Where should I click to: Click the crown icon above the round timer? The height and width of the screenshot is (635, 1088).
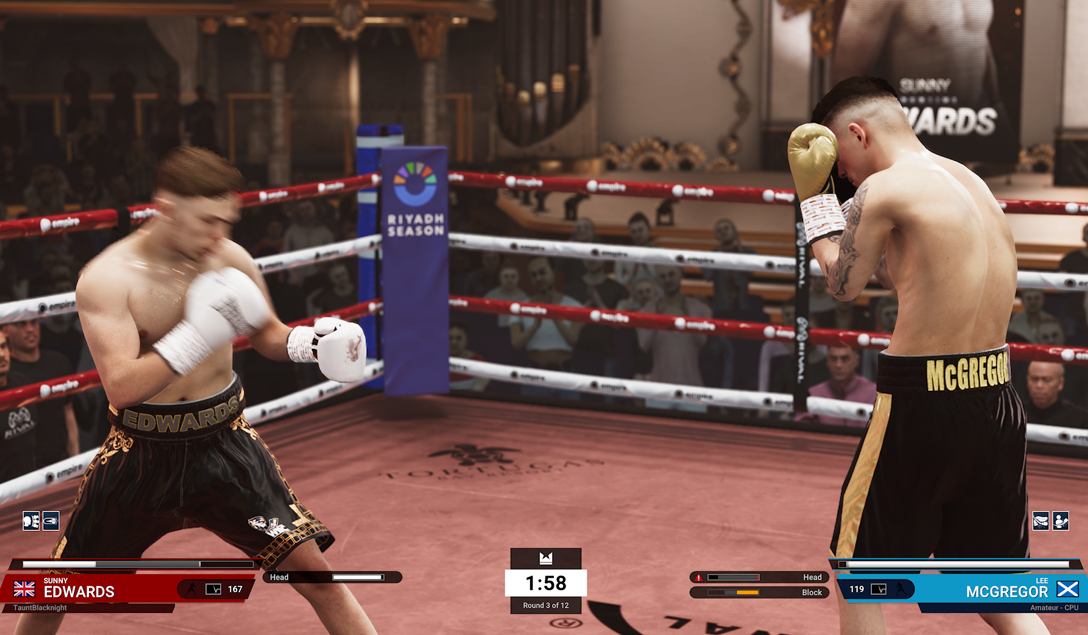click(545, 558)
